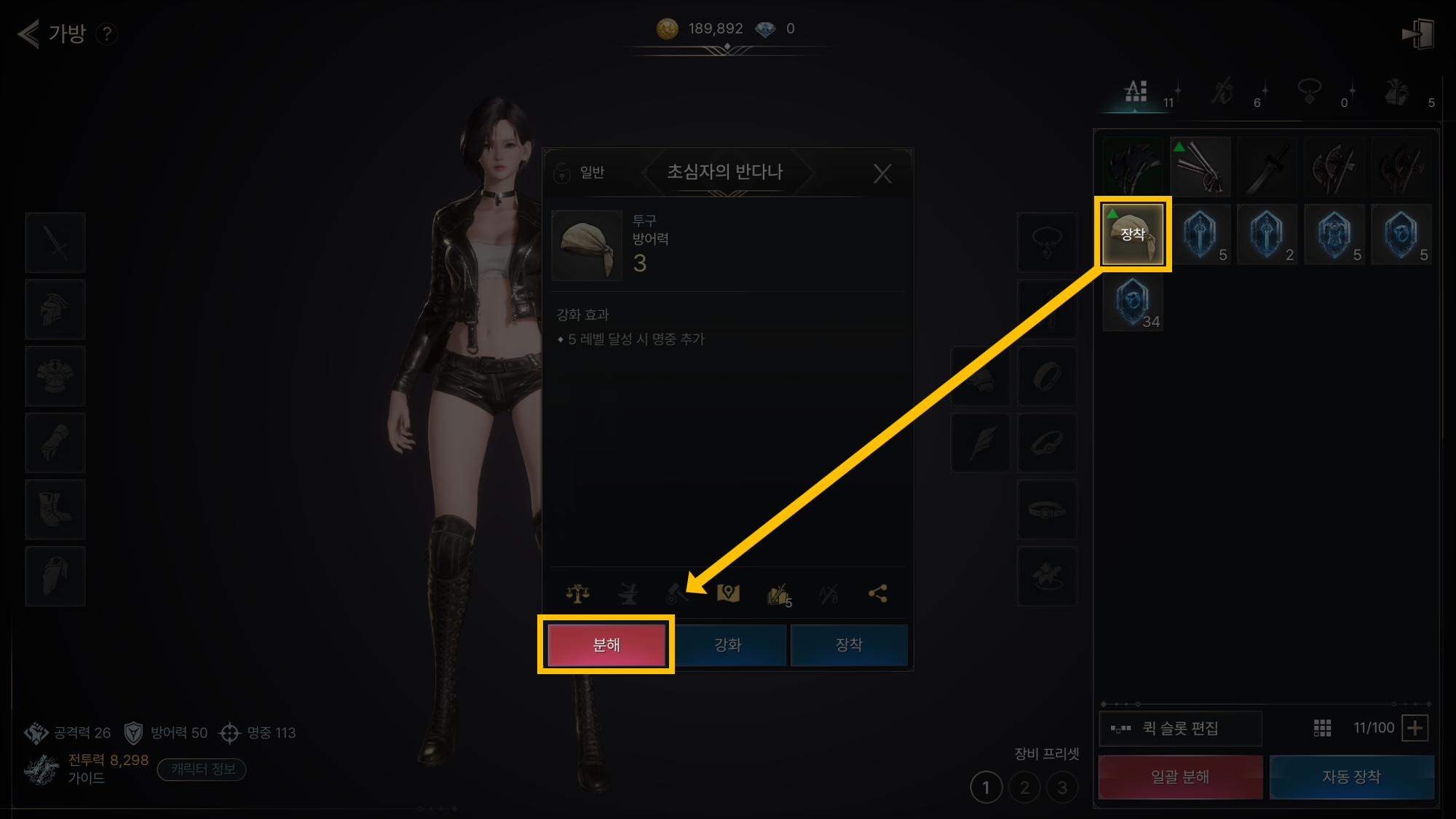The height and width of the screenshot is (819, 1456).
Task: Open 퀵 슬롯 편집 quick slot editor
Action: click(x=1180, y=728)
